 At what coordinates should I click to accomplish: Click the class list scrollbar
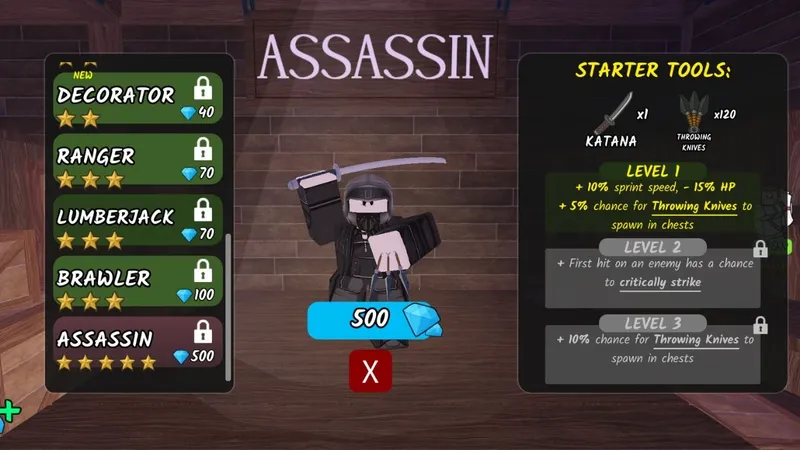[229, 300]
